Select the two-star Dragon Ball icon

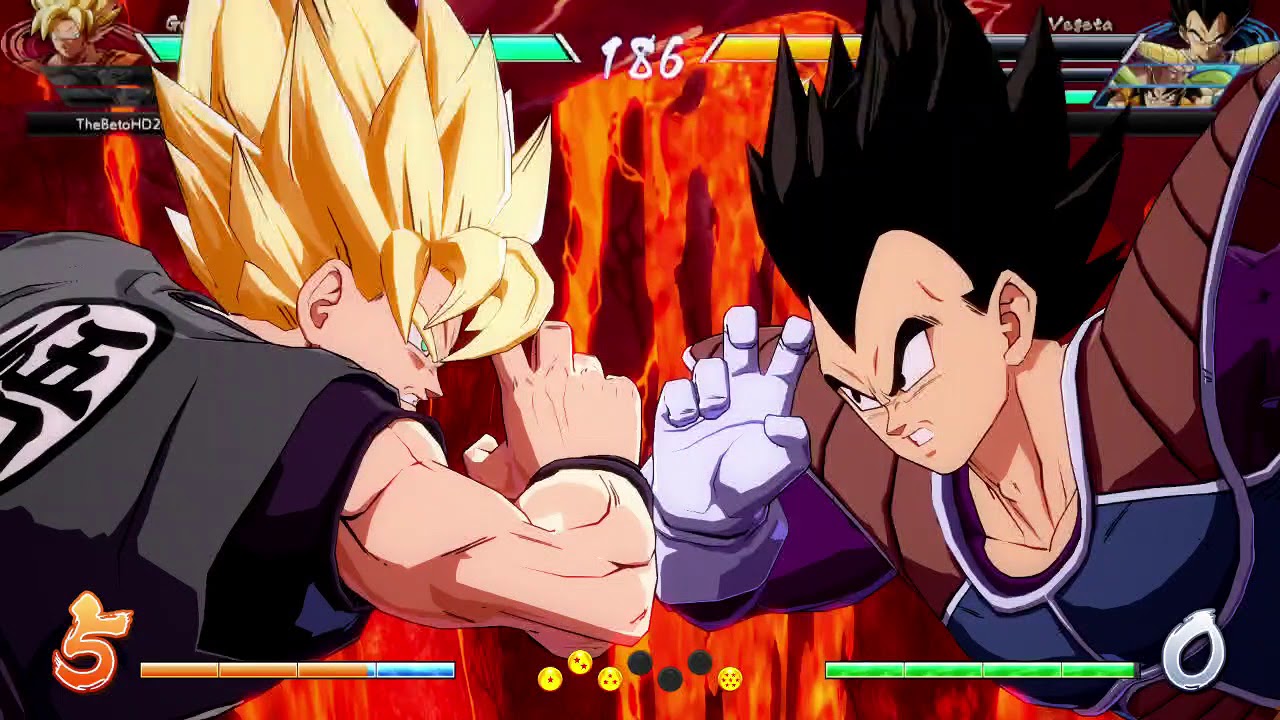point(579,662)
